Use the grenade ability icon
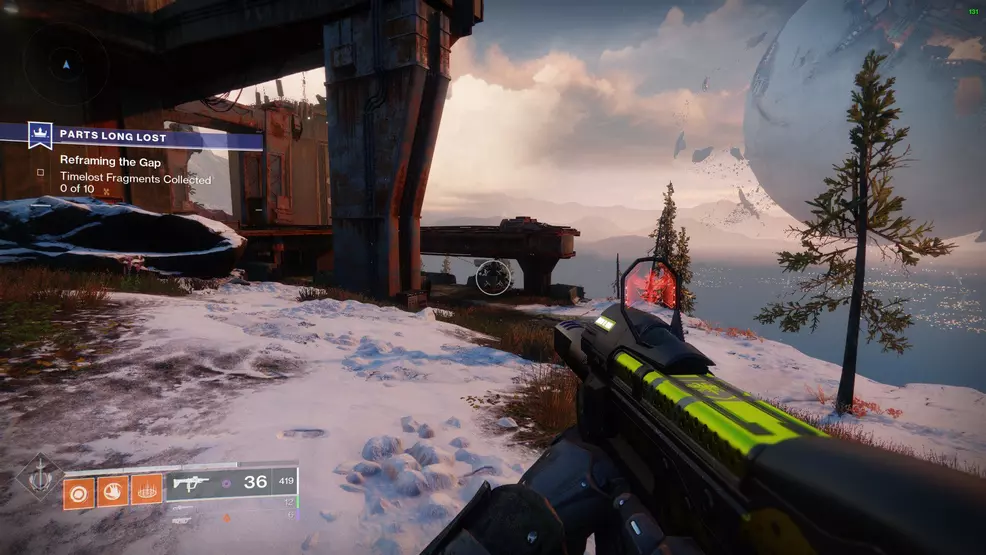The height and width of the screenshot is (555, 986). [x=80, y=490]
